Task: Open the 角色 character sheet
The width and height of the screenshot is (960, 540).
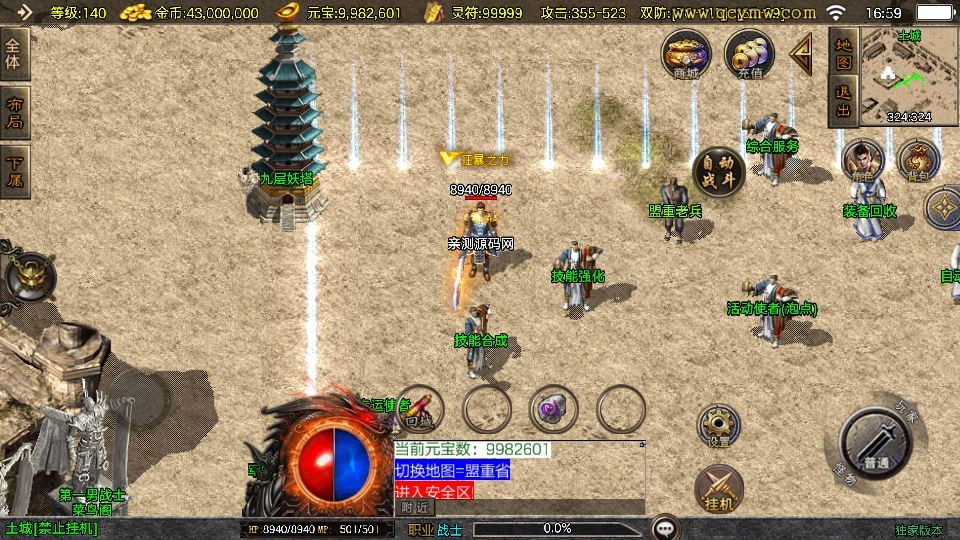Action: point(861,160)
